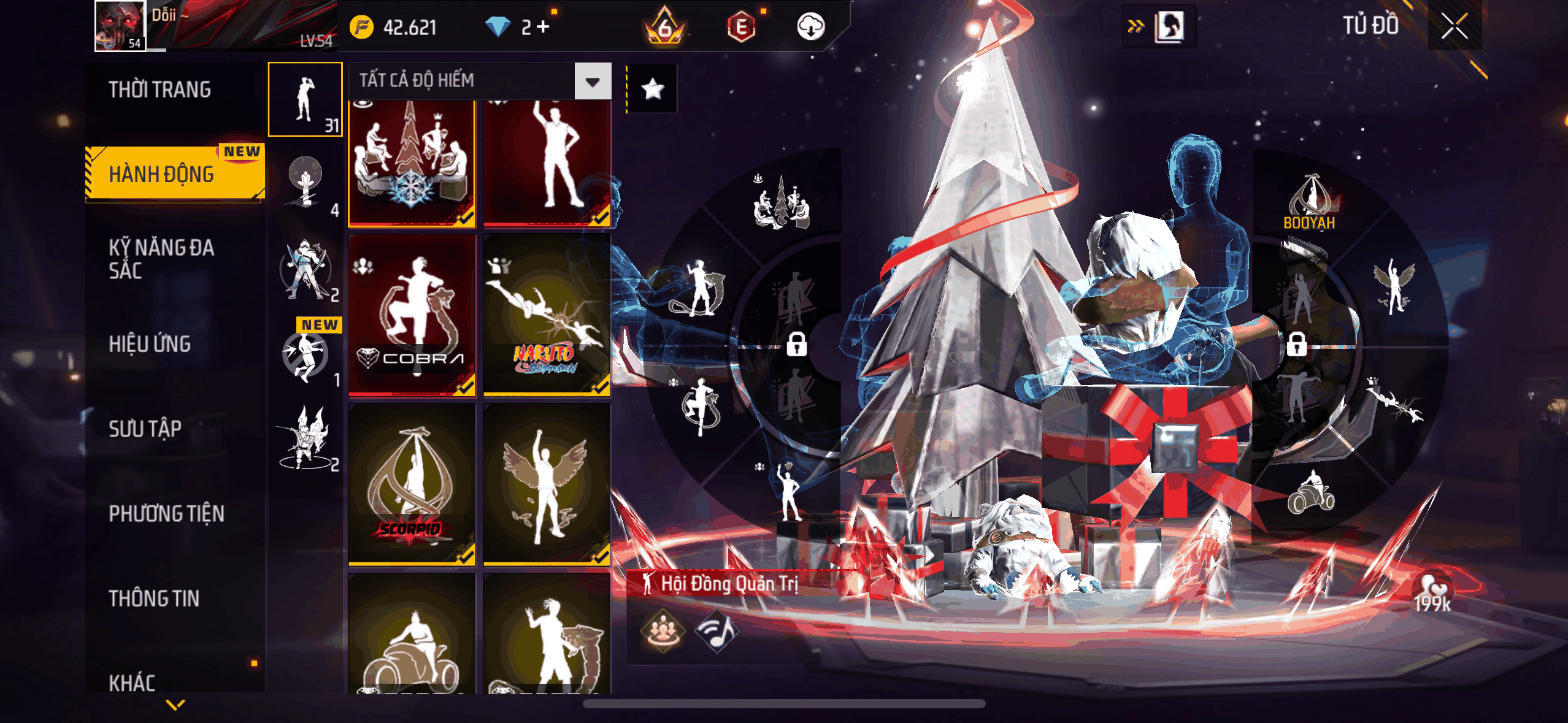The width and height of the screenshot is (1568, 723).
Task: Select the winged figure emote tile
Action: point(546,484)
